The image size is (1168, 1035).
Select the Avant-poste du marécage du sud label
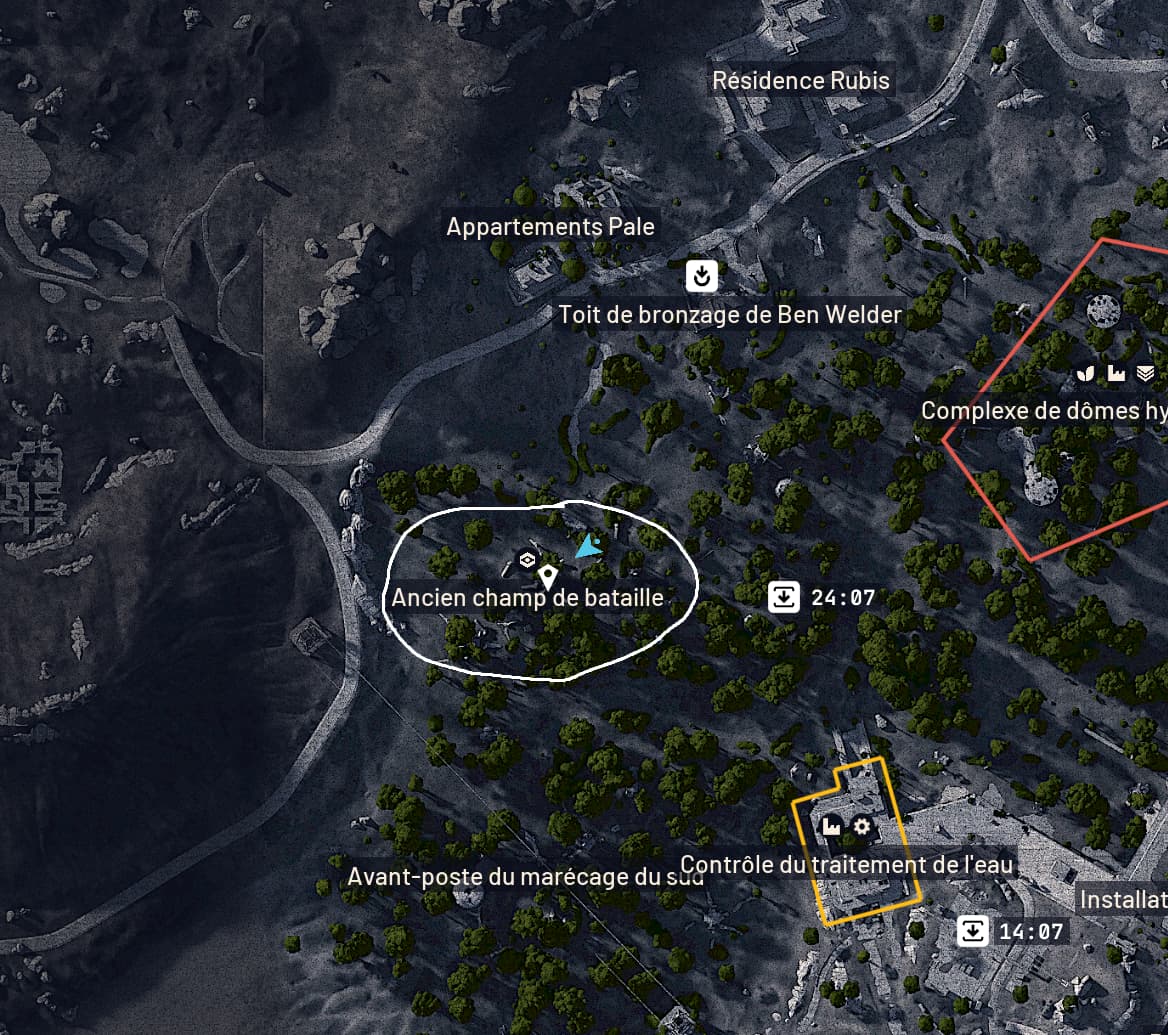(x=525, y=877)
